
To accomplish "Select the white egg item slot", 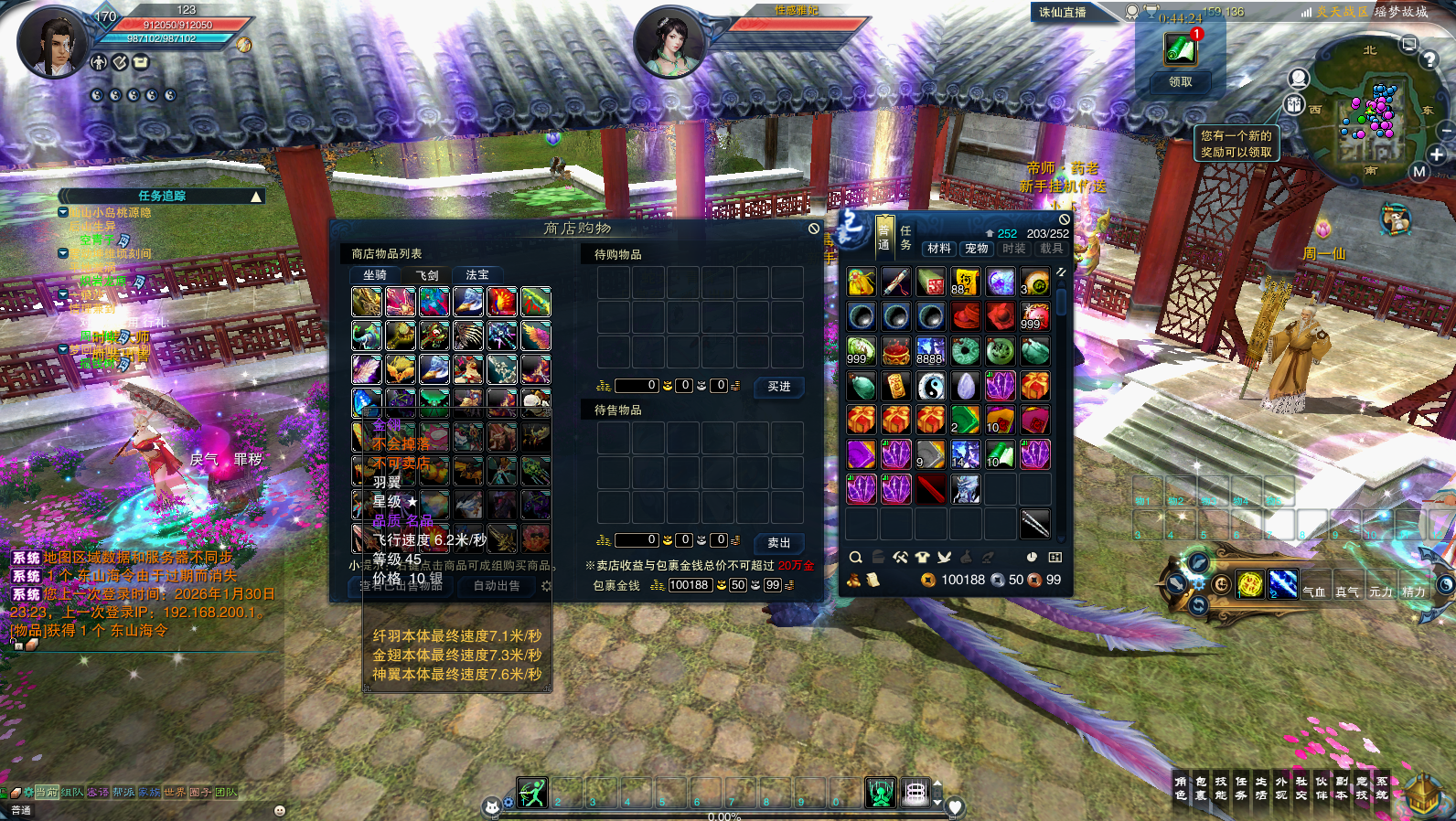I will [x=966, y=386].
